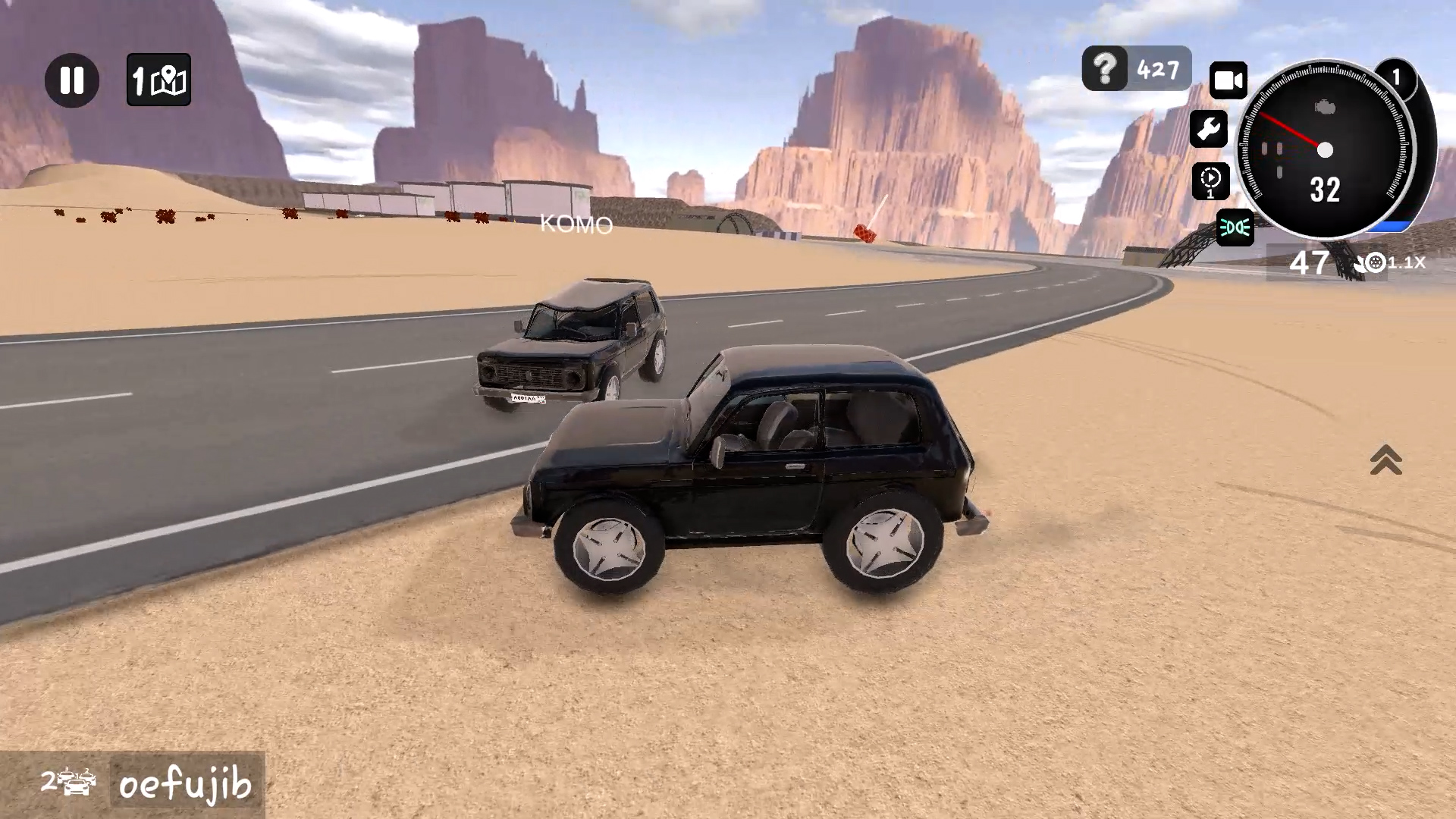Click the question mark currency counter
This screenshot has width=1456, height=819.
pyautogui.click(x=1103, y=69)
